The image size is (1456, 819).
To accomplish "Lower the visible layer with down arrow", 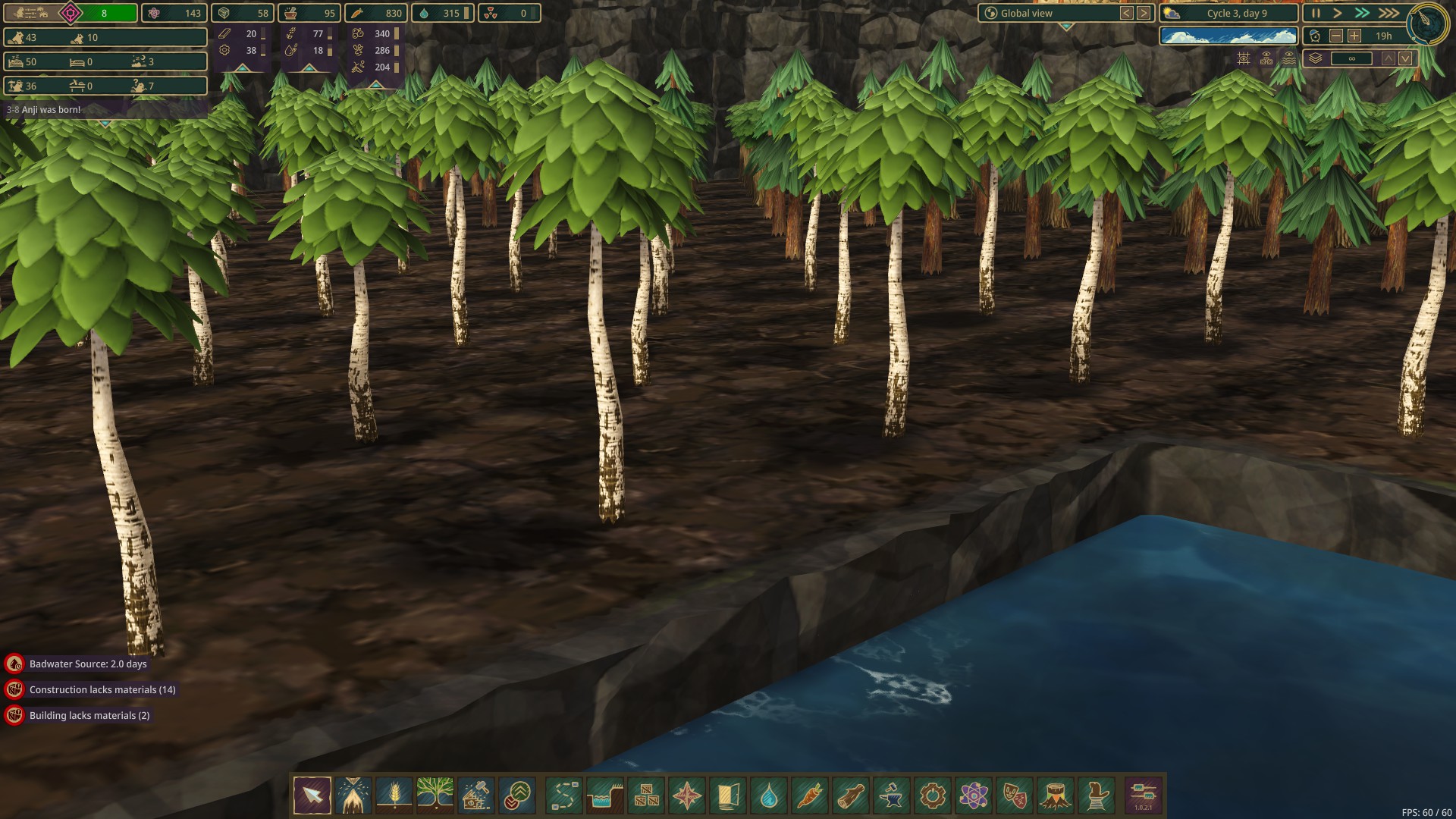I will pos(1405,58).
